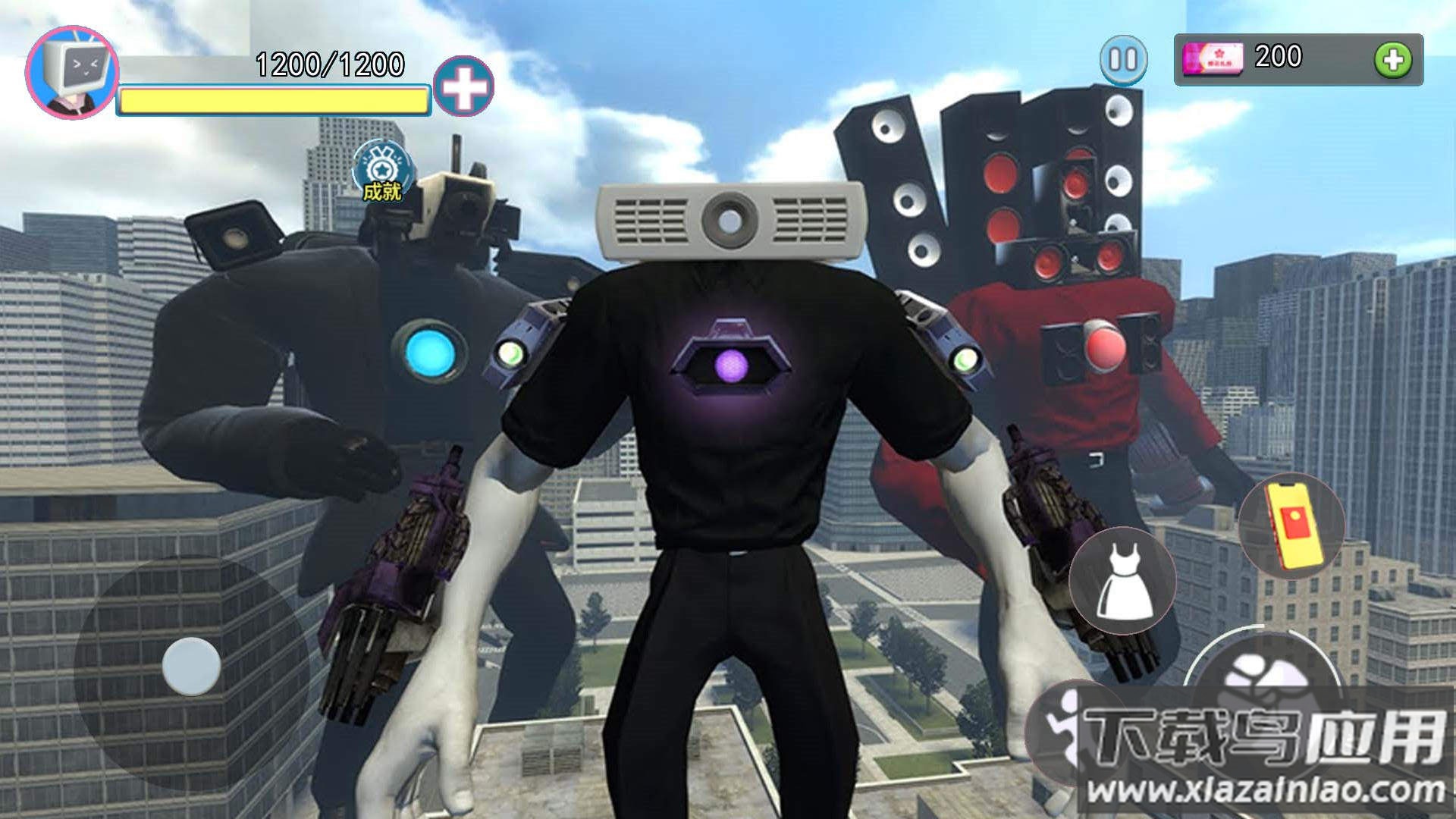This screenshot has height=819, width=1456.
Task: Pause the game with the pause button
Action: point(1123,59)
